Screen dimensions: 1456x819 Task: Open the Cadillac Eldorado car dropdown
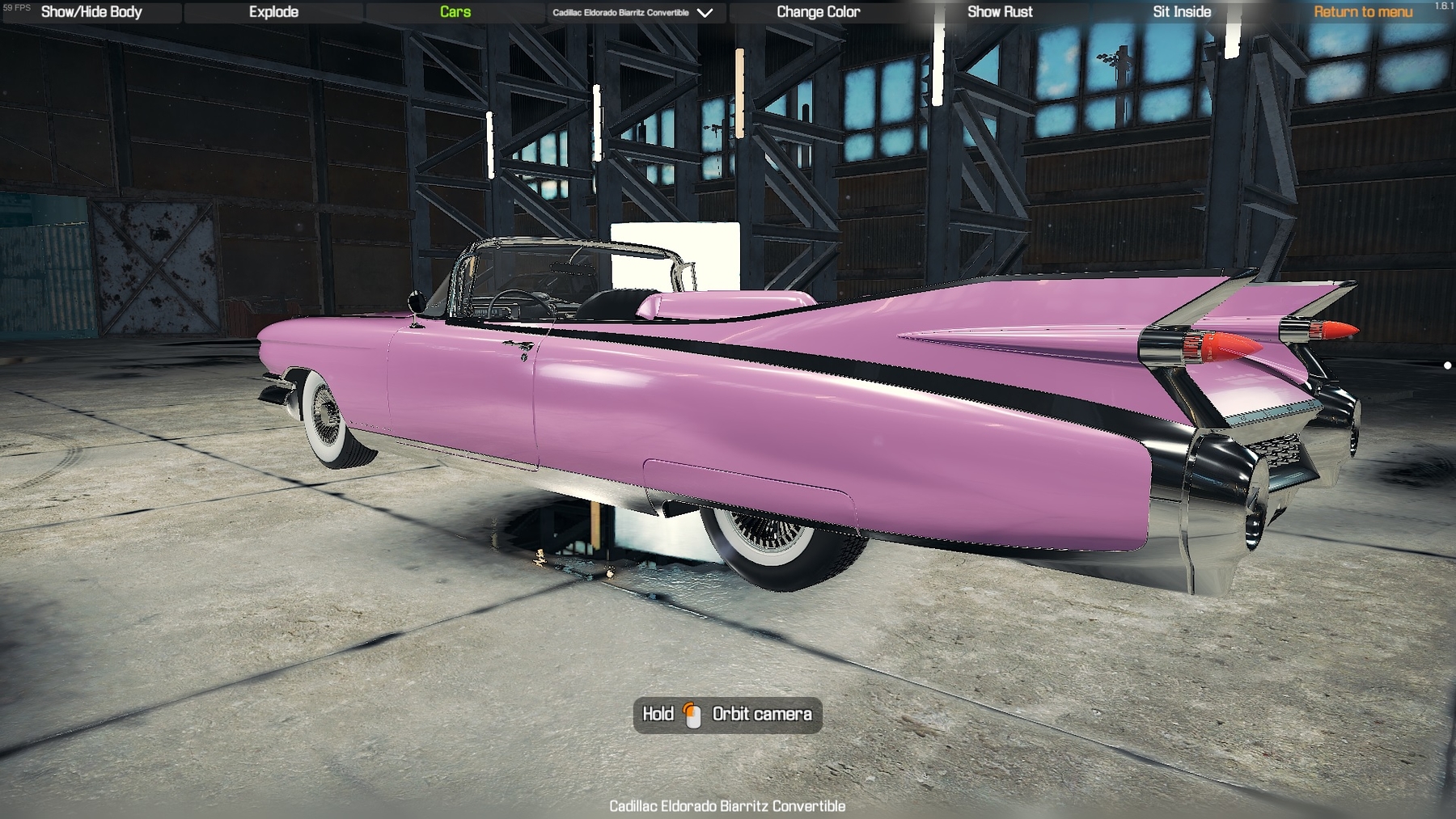(x=633, y=13)
